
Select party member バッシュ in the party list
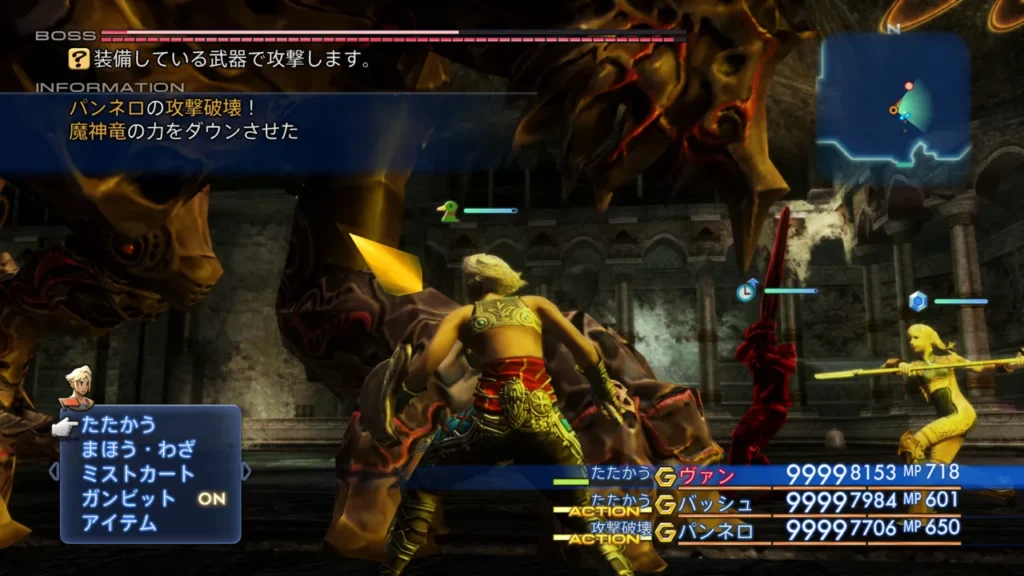715,502
